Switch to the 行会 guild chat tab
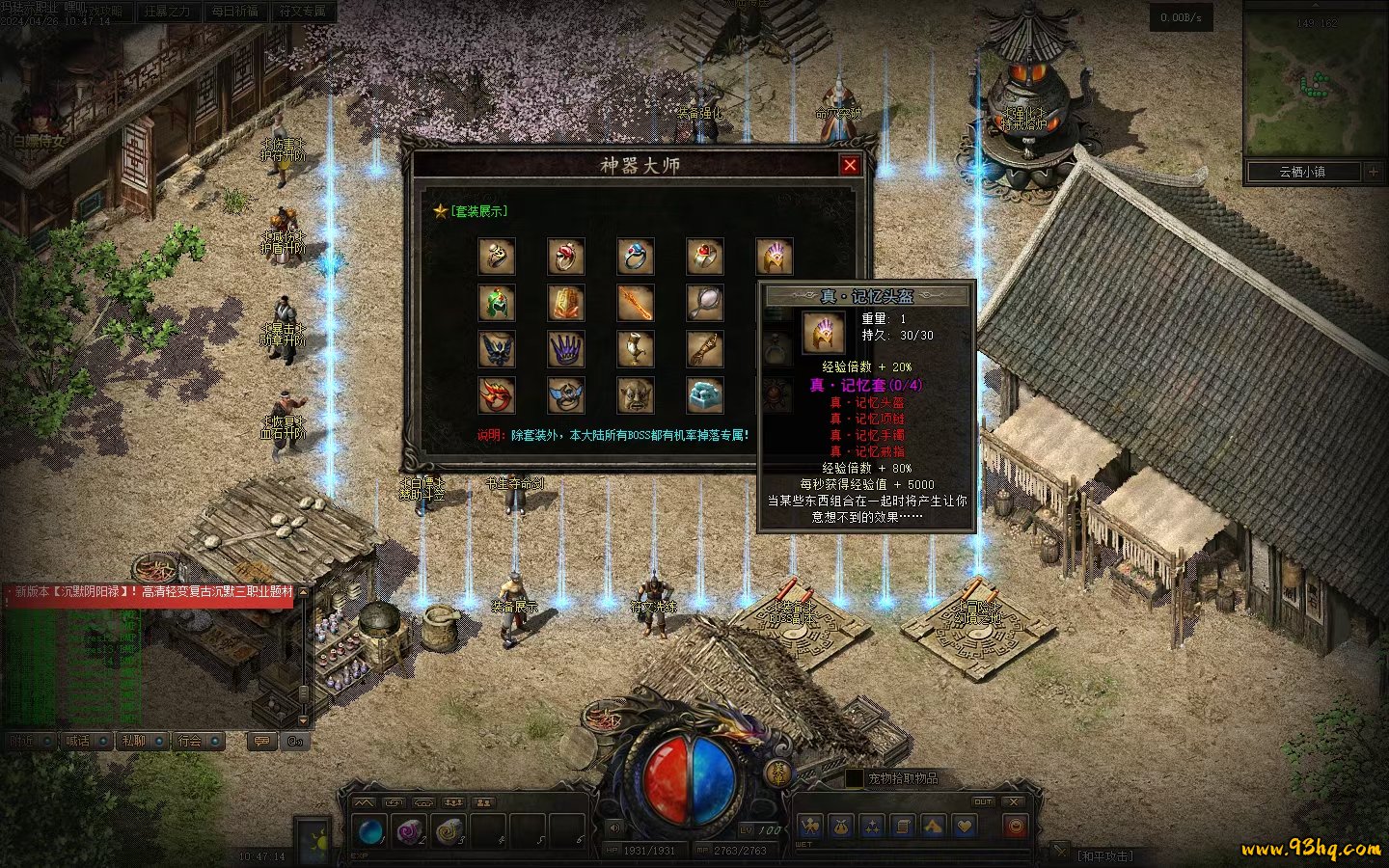 click(x=191, y=741)
